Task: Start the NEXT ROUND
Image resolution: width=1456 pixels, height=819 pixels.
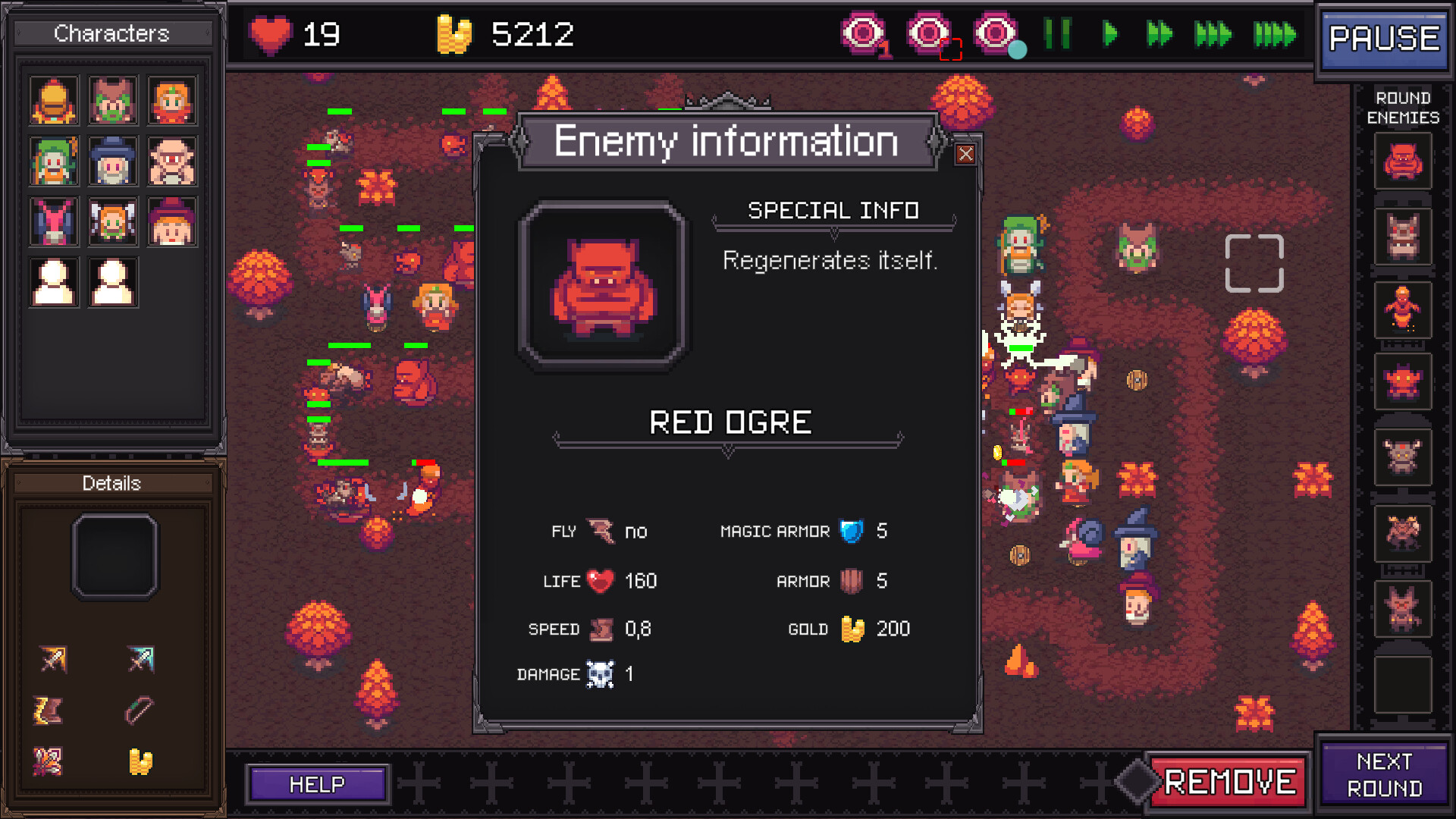Action: (x=1385, y=775)
